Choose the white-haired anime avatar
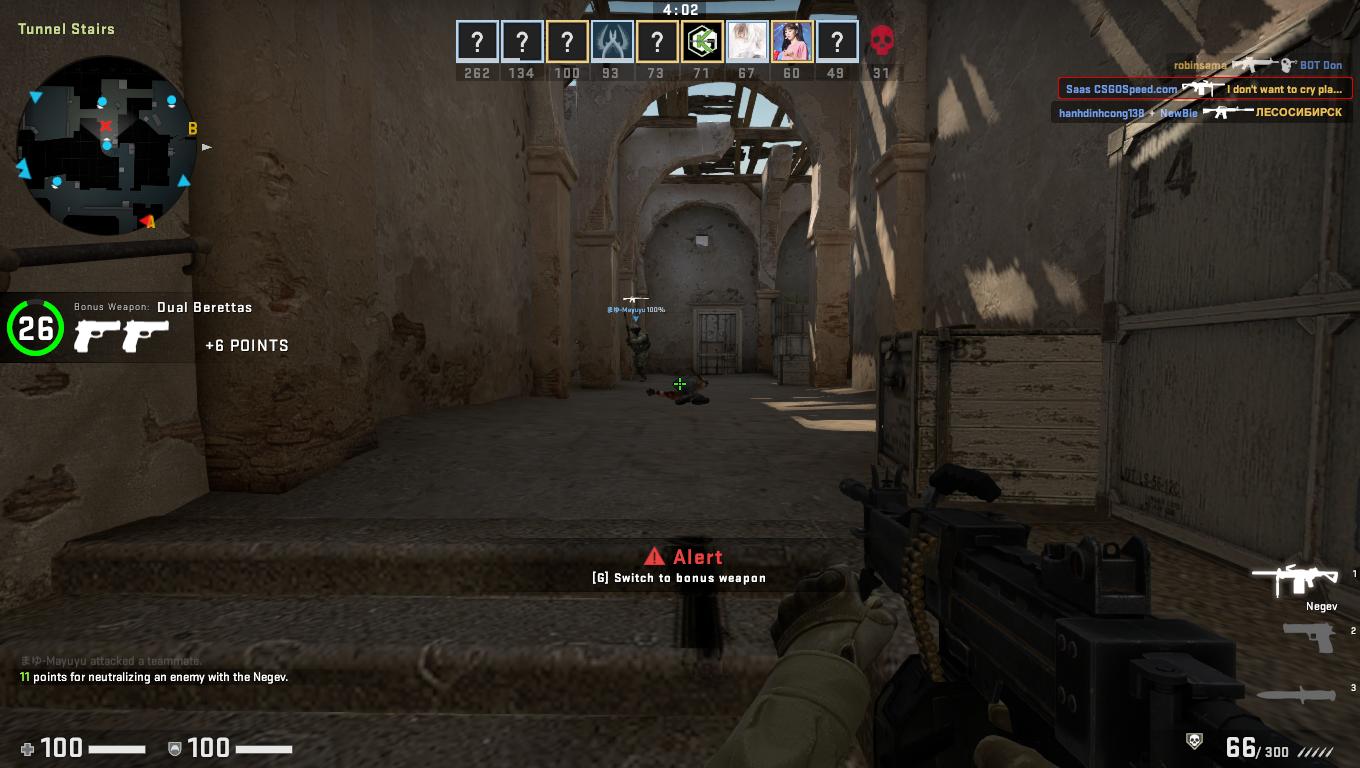The width and height of the screenshot is (1360, 768). (747, 42)
